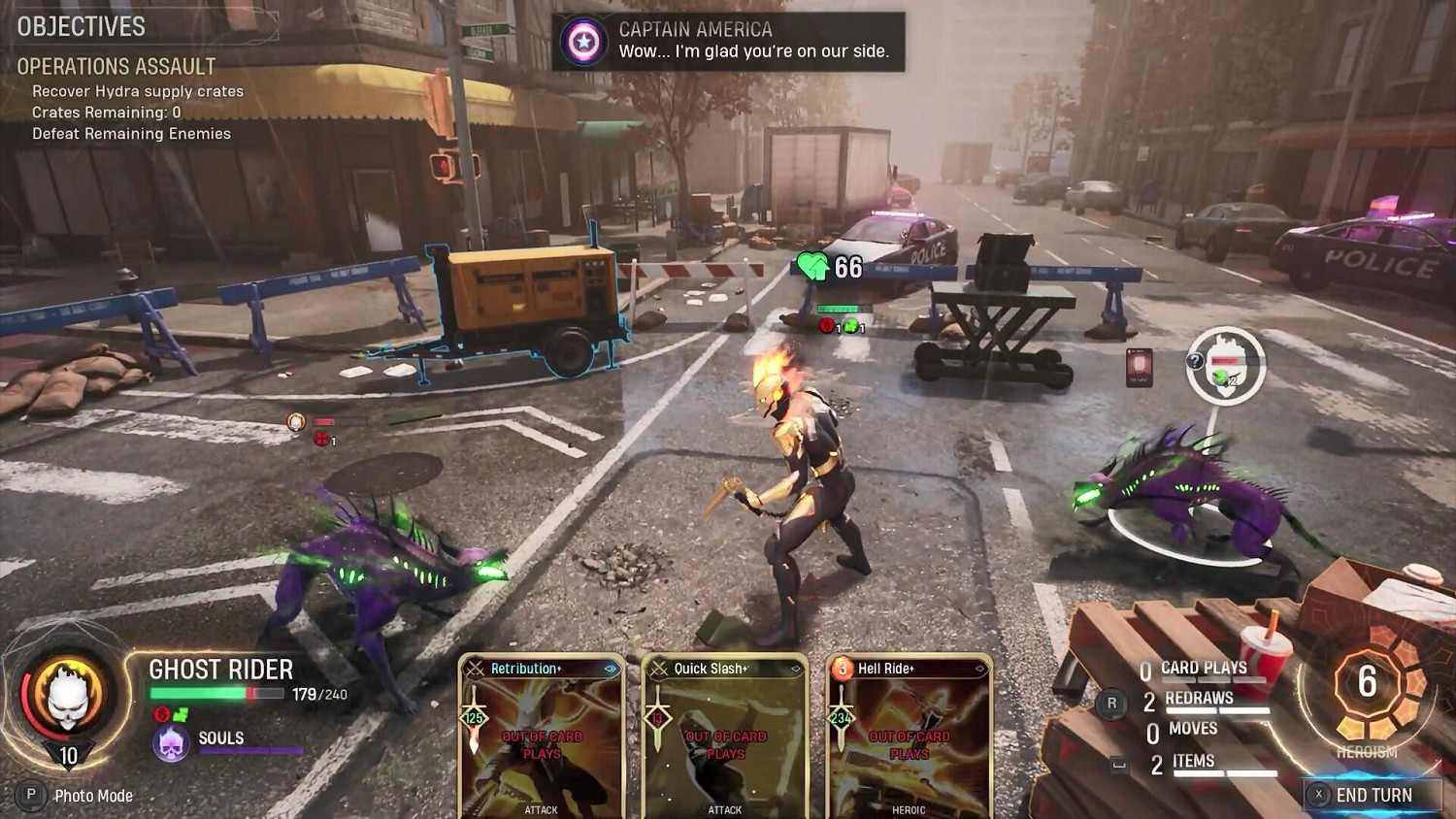
Task: Select the Retribution attack card
Action: point(541,737)
